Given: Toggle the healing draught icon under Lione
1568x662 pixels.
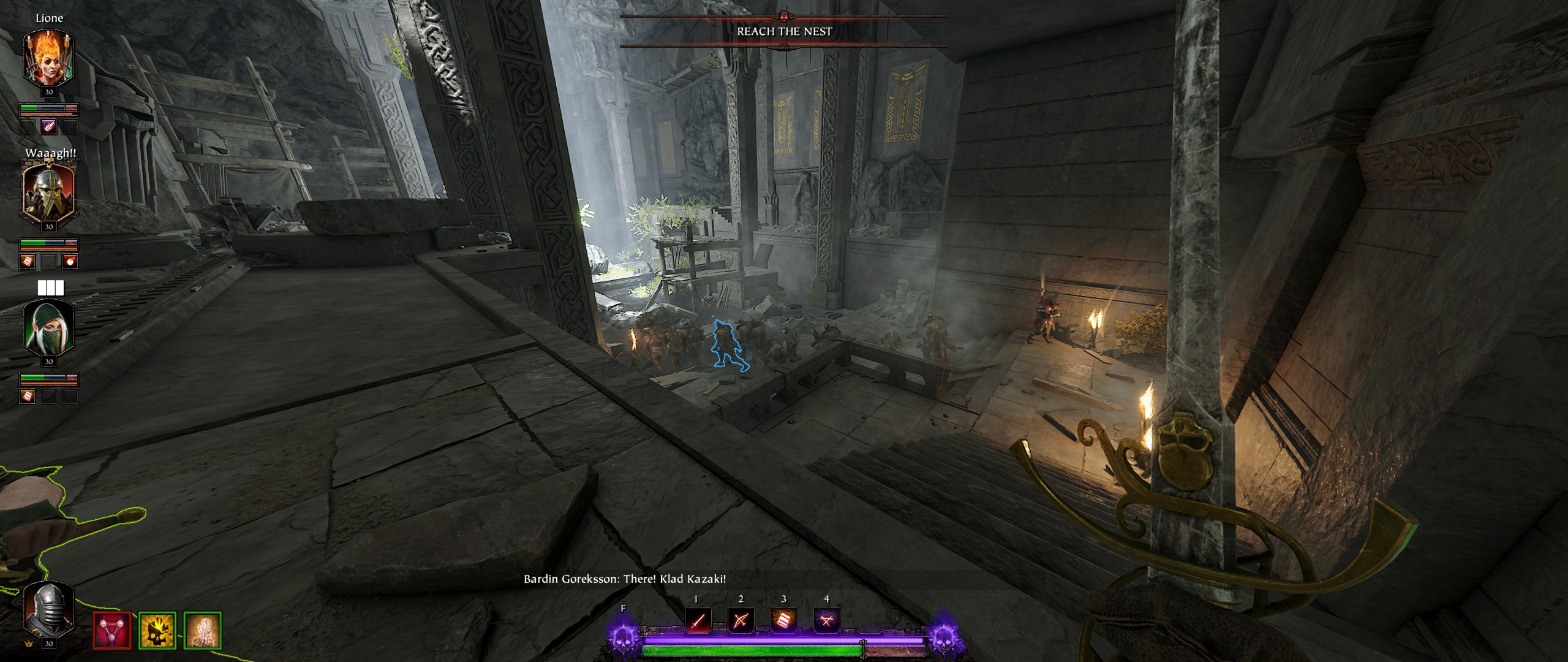Looking at the screenshot, I should (x=49, y=126).
